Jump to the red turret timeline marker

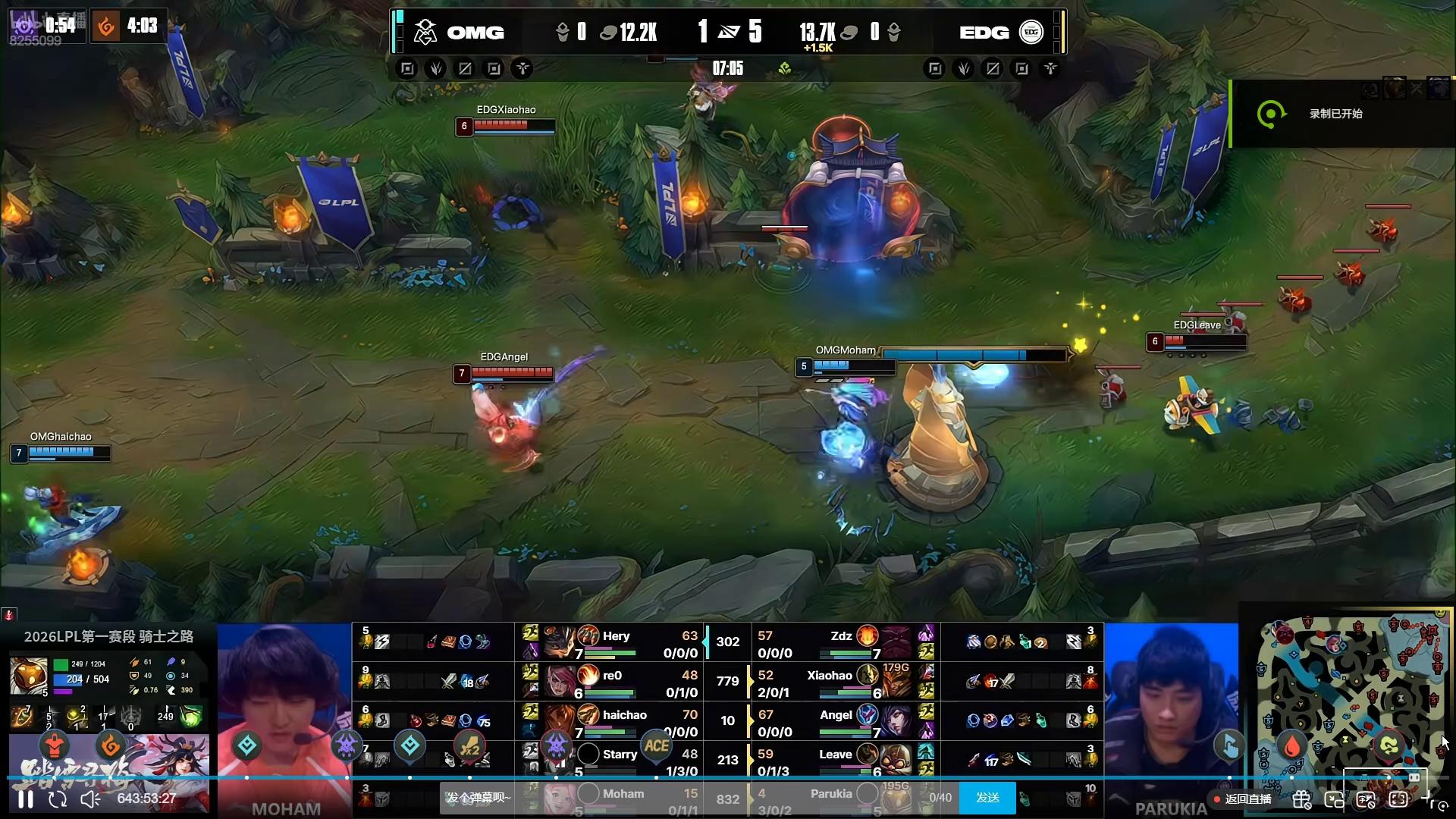[x=55, y=746]
